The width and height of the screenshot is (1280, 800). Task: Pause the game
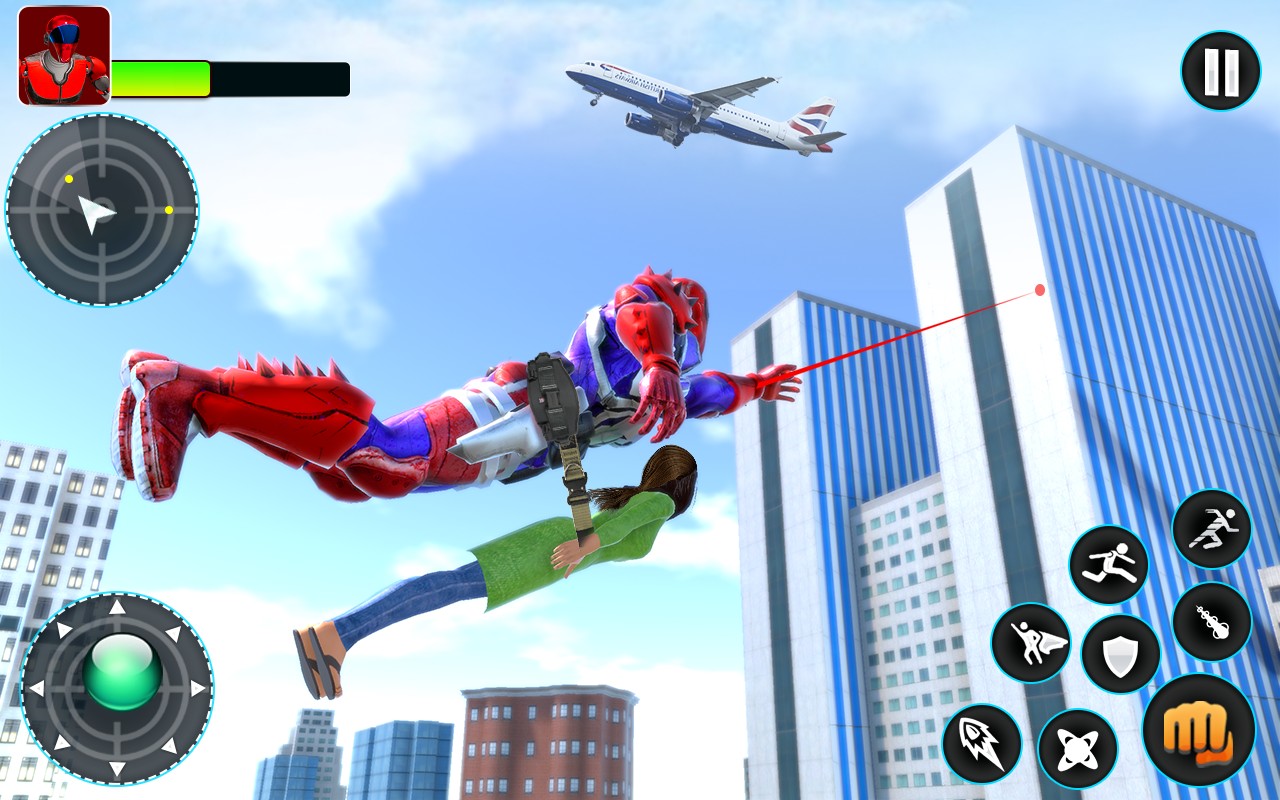[x=1220, y=71]
